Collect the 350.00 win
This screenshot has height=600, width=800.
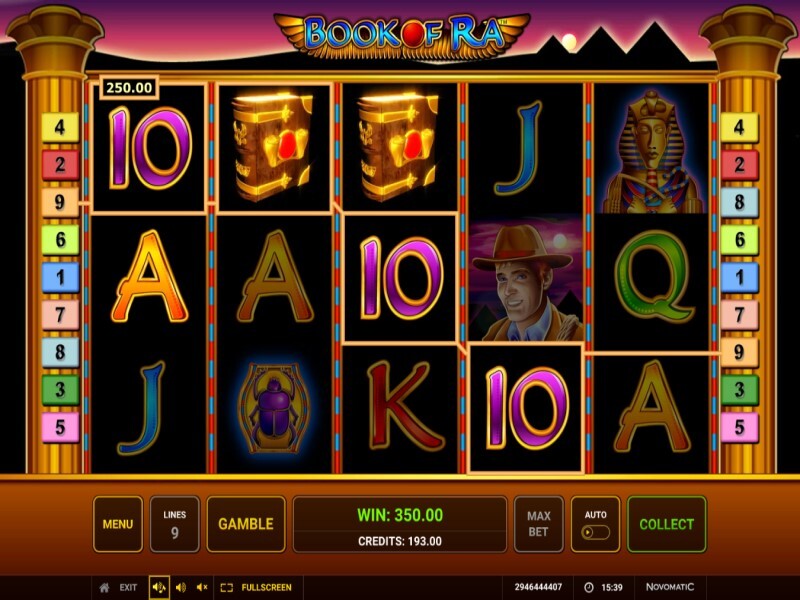pos(666,524)
